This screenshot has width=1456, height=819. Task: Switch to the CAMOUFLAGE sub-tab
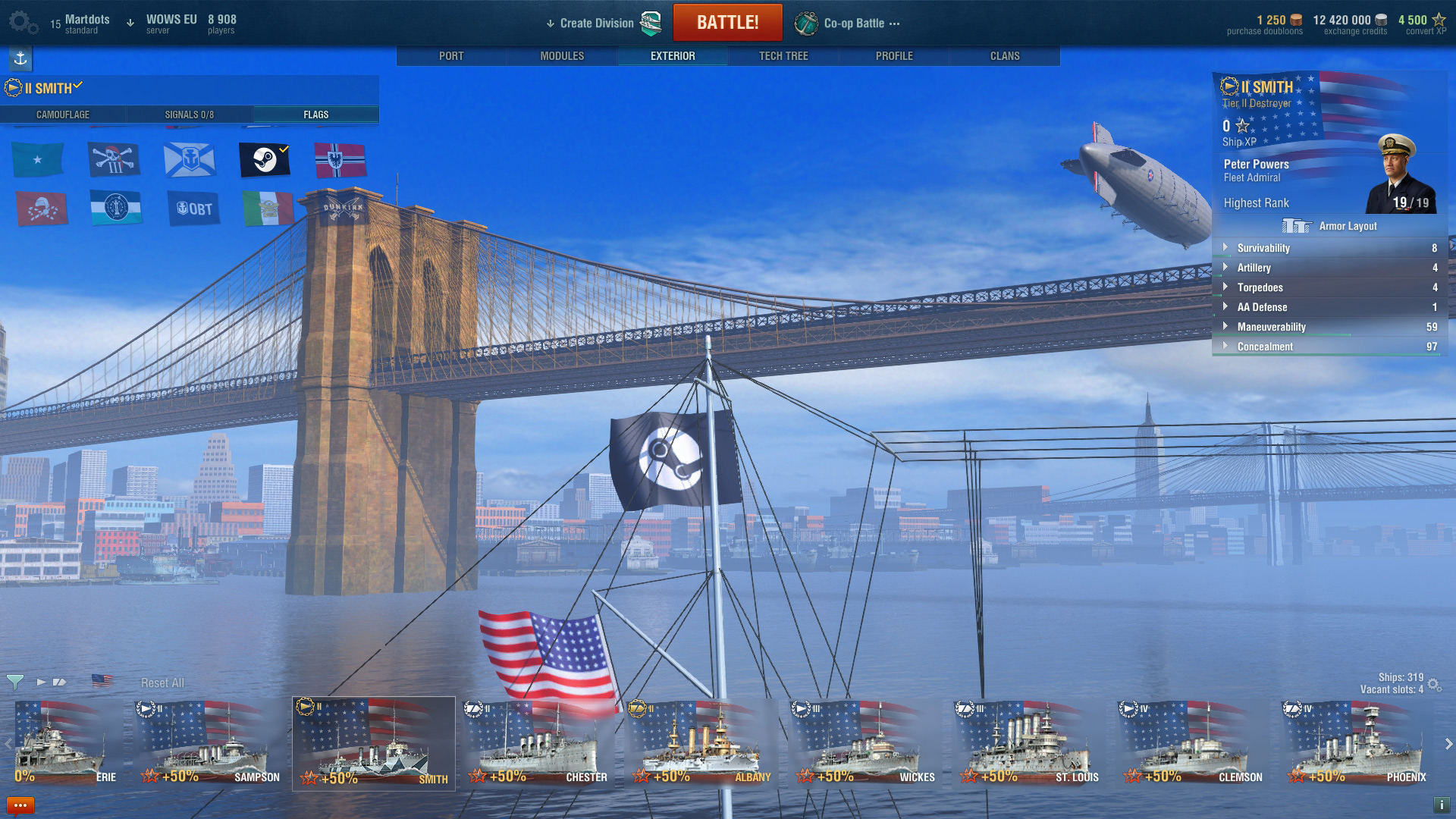click(63, 115)
